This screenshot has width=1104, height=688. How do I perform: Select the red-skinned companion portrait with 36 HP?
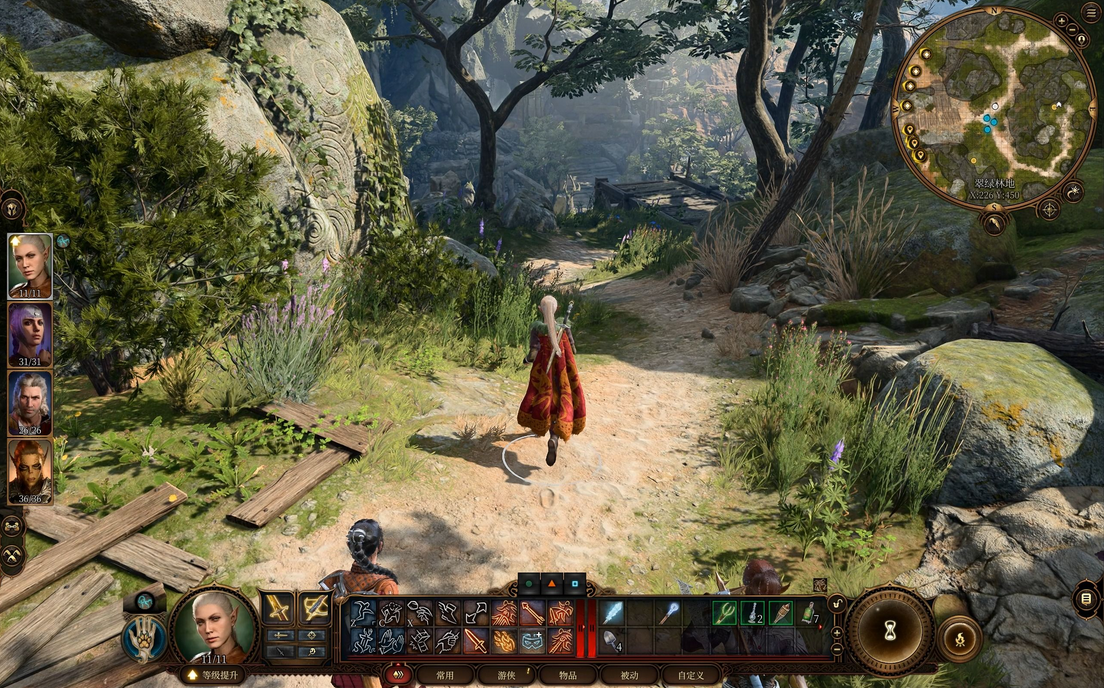29,471
